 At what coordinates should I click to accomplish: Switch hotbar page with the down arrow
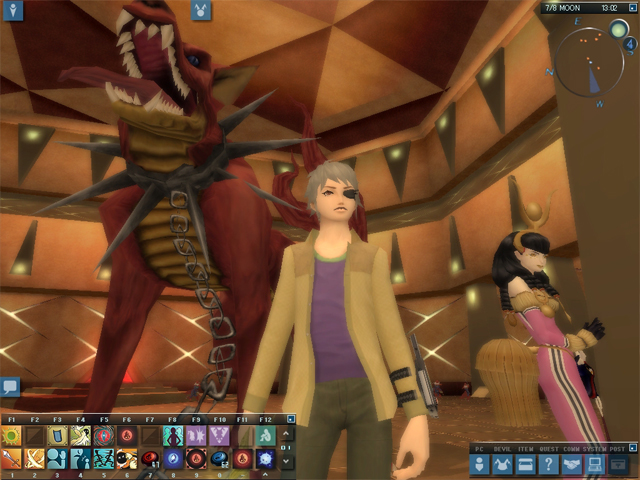[289, 460]
